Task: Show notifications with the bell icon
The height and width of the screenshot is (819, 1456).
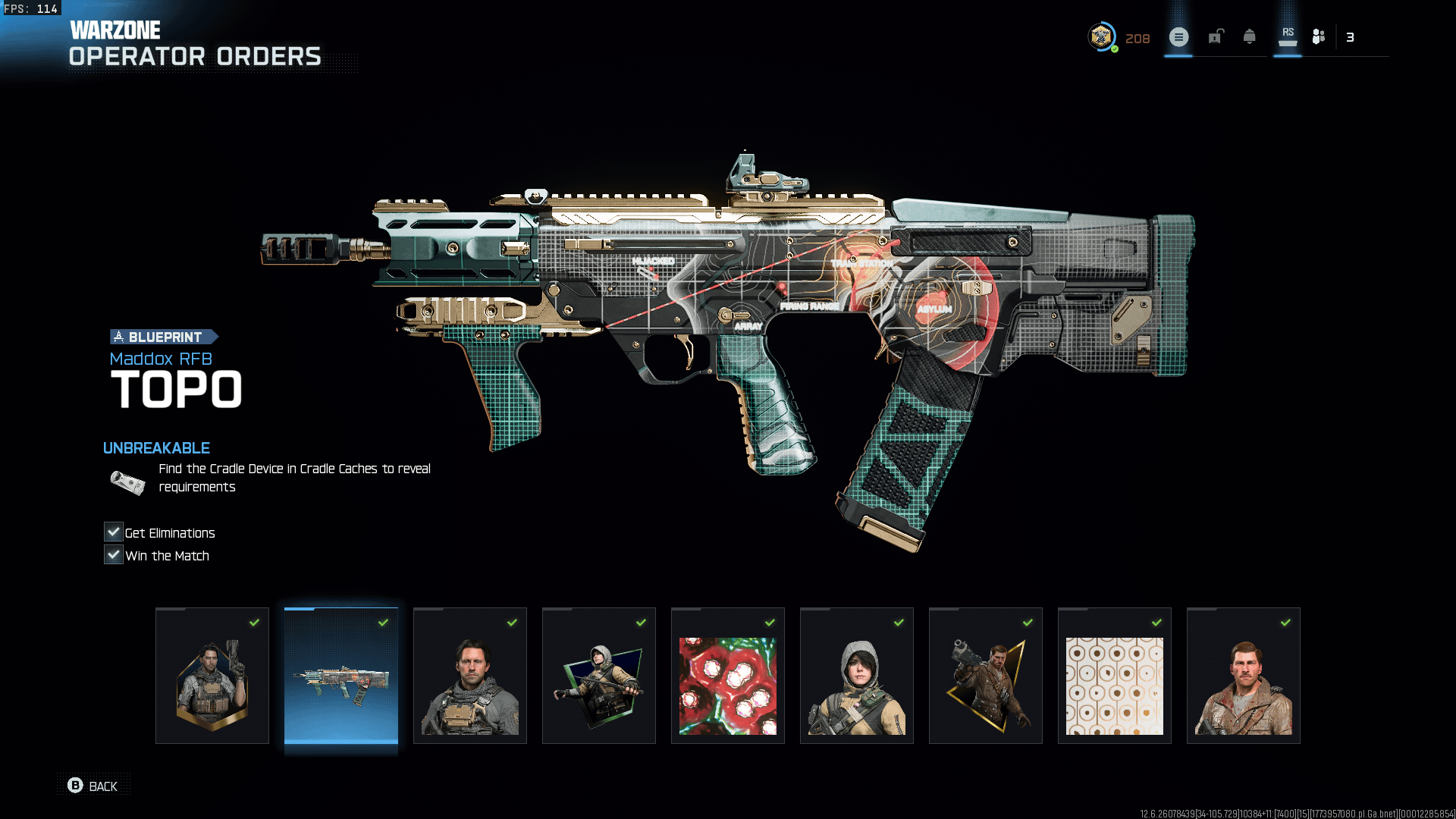Action: point(1250,36)
